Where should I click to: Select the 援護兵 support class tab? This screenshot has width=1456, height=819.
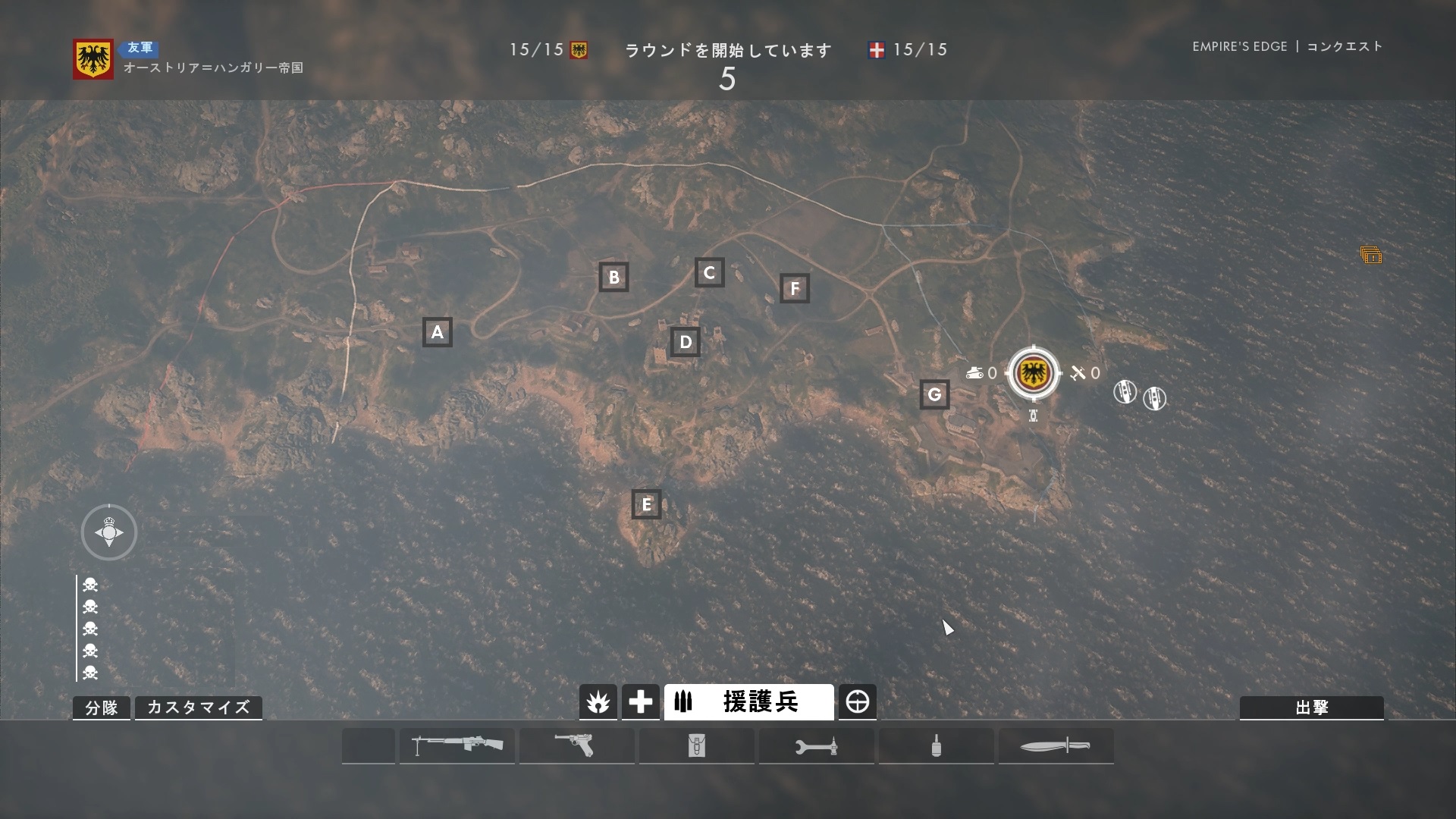tap(748, 702)
